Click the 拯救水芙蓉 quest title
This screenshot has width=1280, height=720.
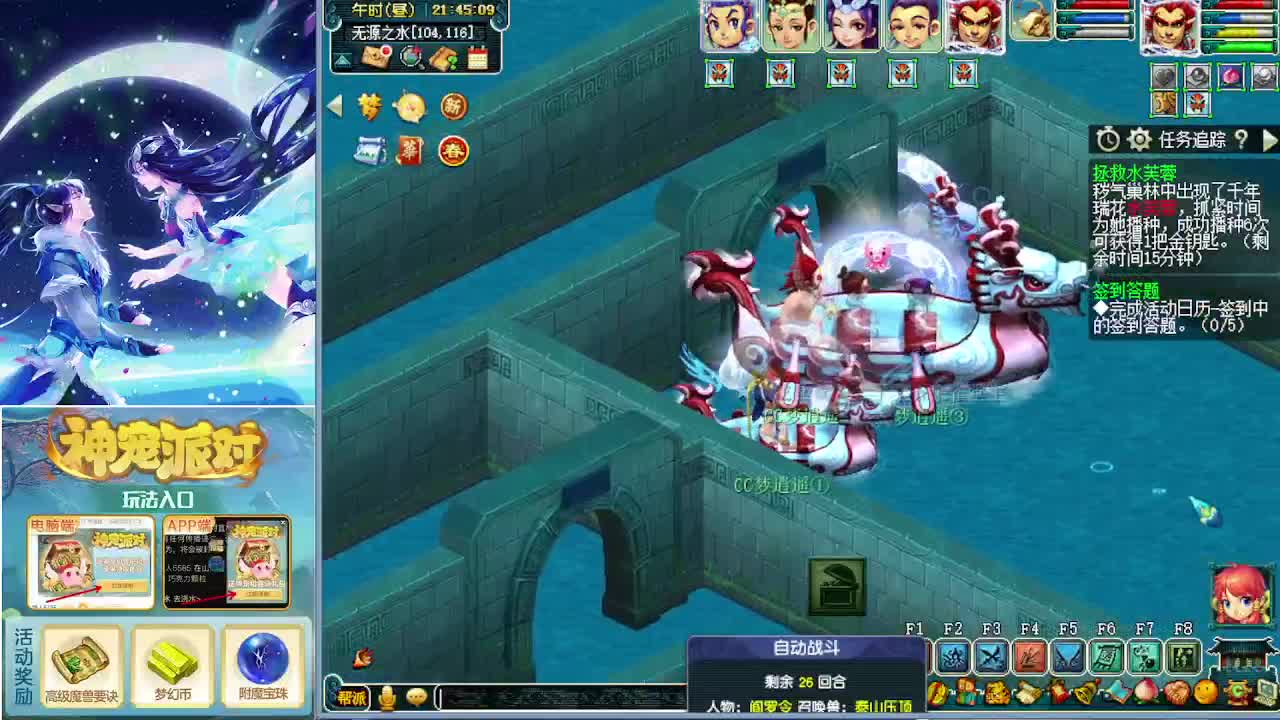click(1135, 172)
